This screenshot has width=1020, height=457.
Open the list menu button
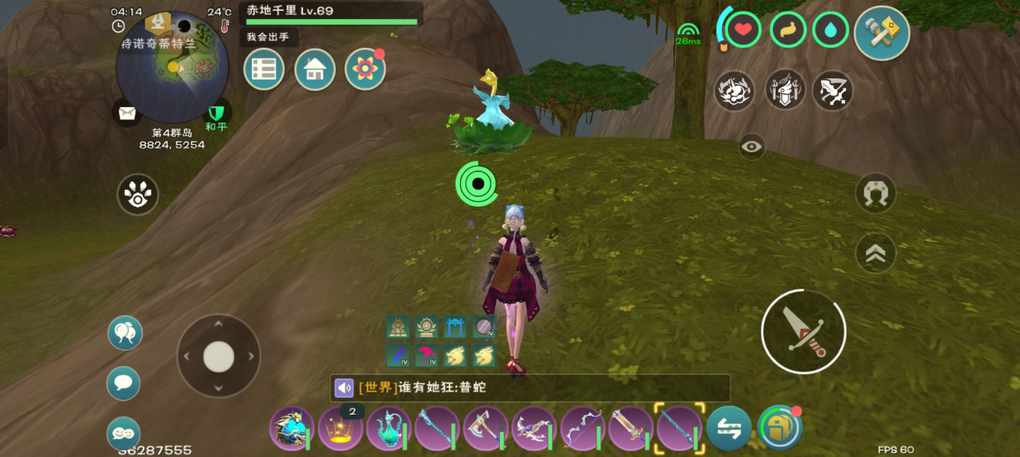coord(264,69)
